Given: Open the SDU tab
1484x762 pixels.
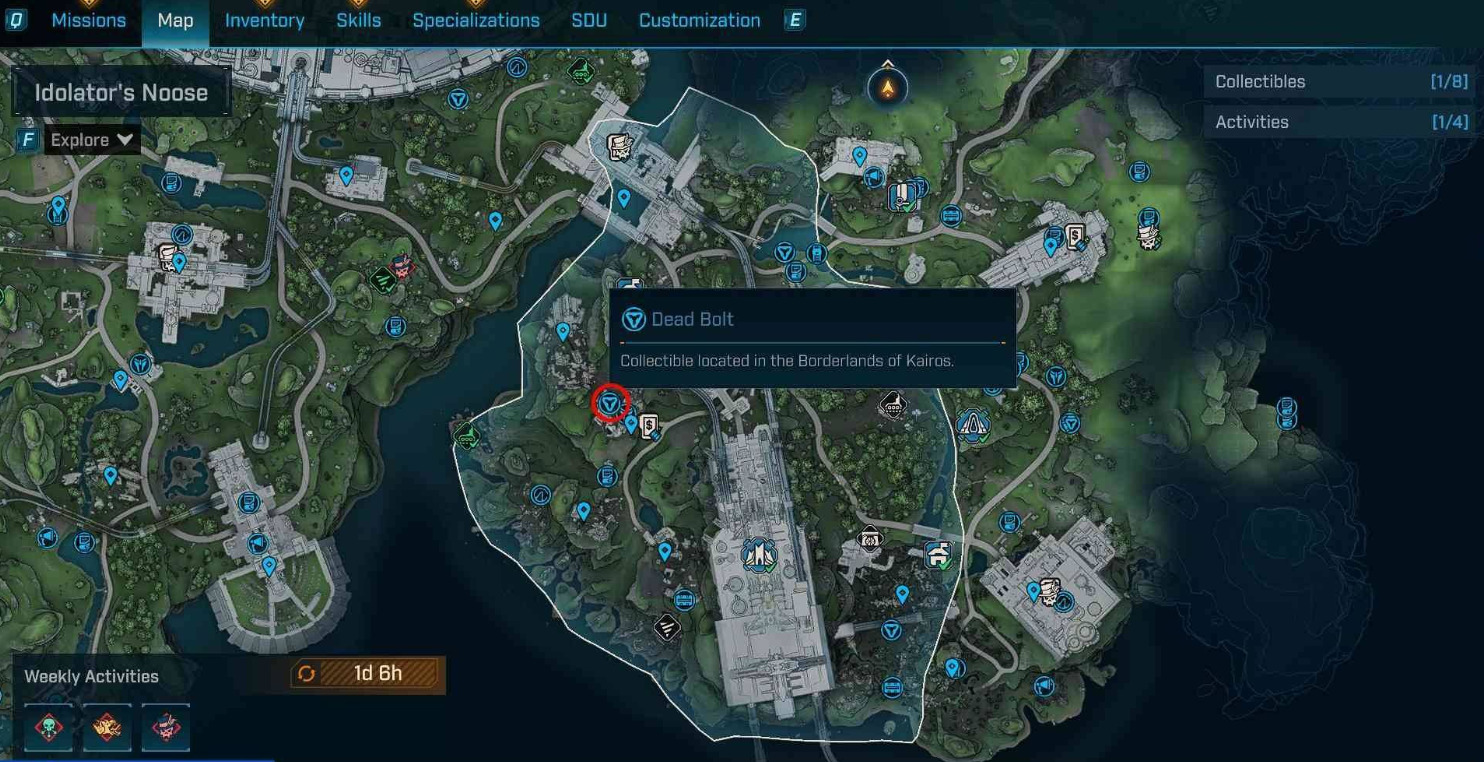Looking at the screenshot, I should pos(589,20).
